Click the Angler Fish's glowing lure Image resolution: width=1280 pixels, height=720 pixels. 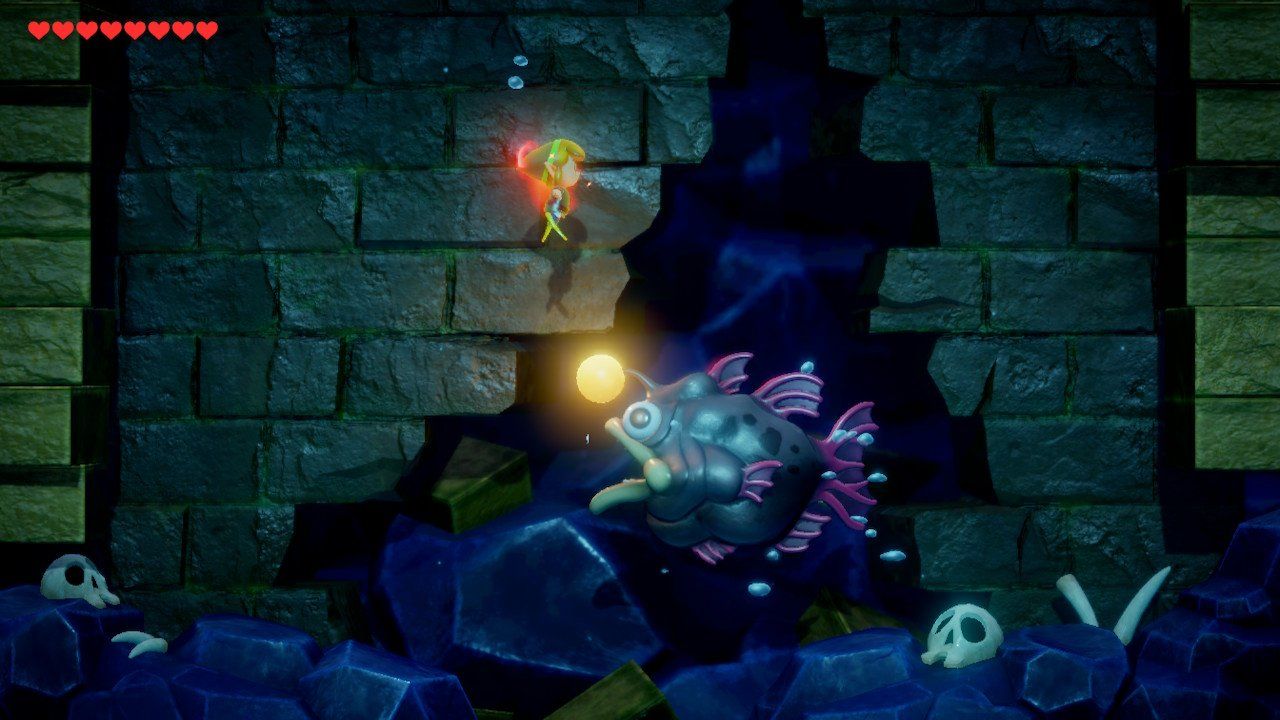(x=601, y=380)
